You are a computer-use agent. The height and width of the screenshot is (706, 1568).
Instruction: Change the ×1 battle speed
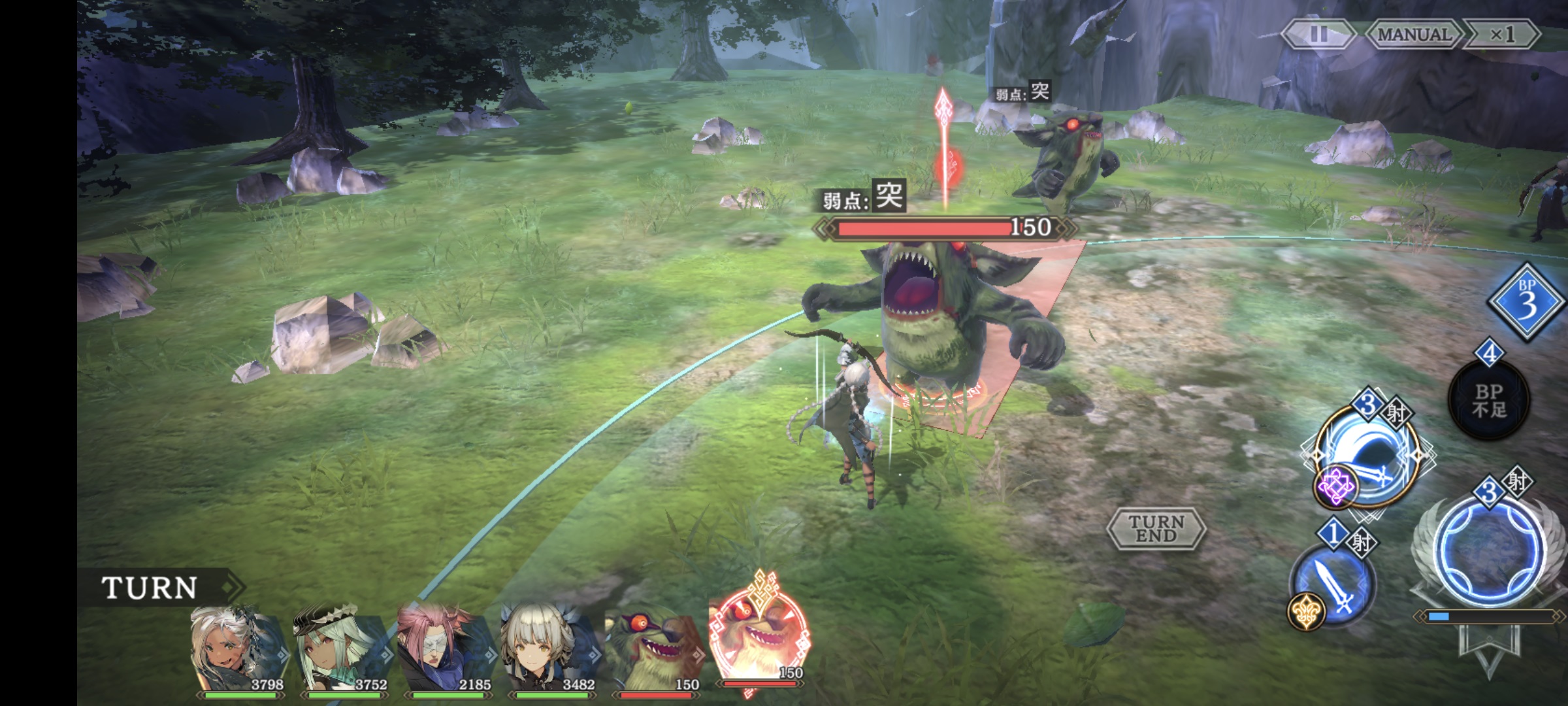(1502, 34)
